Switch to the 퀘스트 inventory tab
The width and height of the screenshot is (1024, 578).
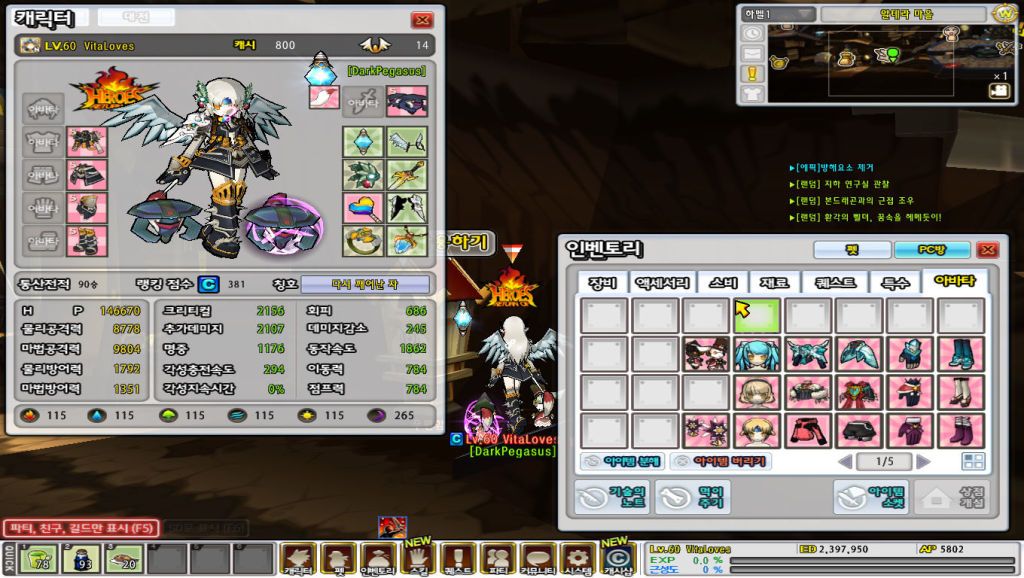point(834,283)
